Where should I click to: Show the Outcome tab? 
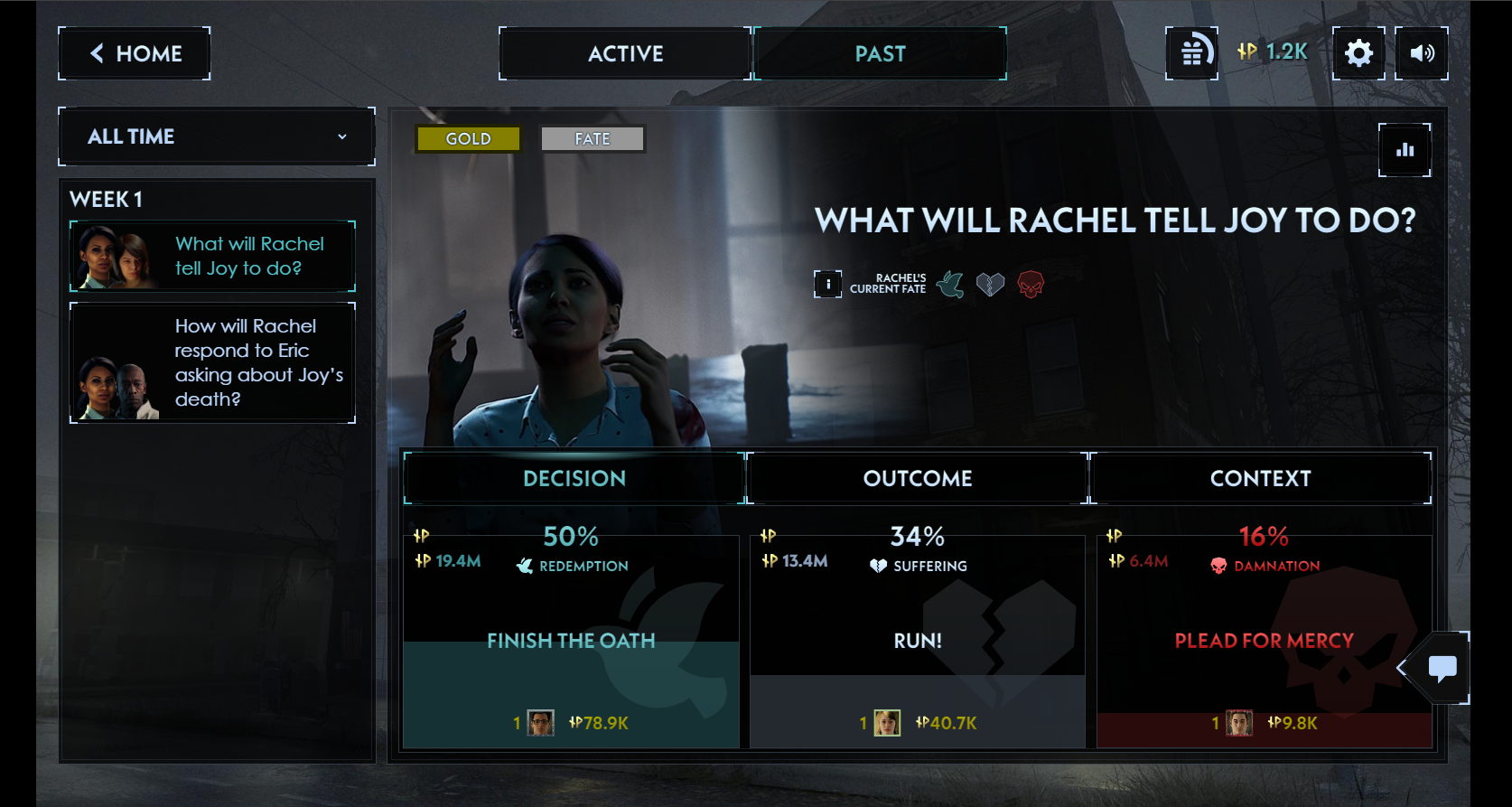click(x=918, y=478)
